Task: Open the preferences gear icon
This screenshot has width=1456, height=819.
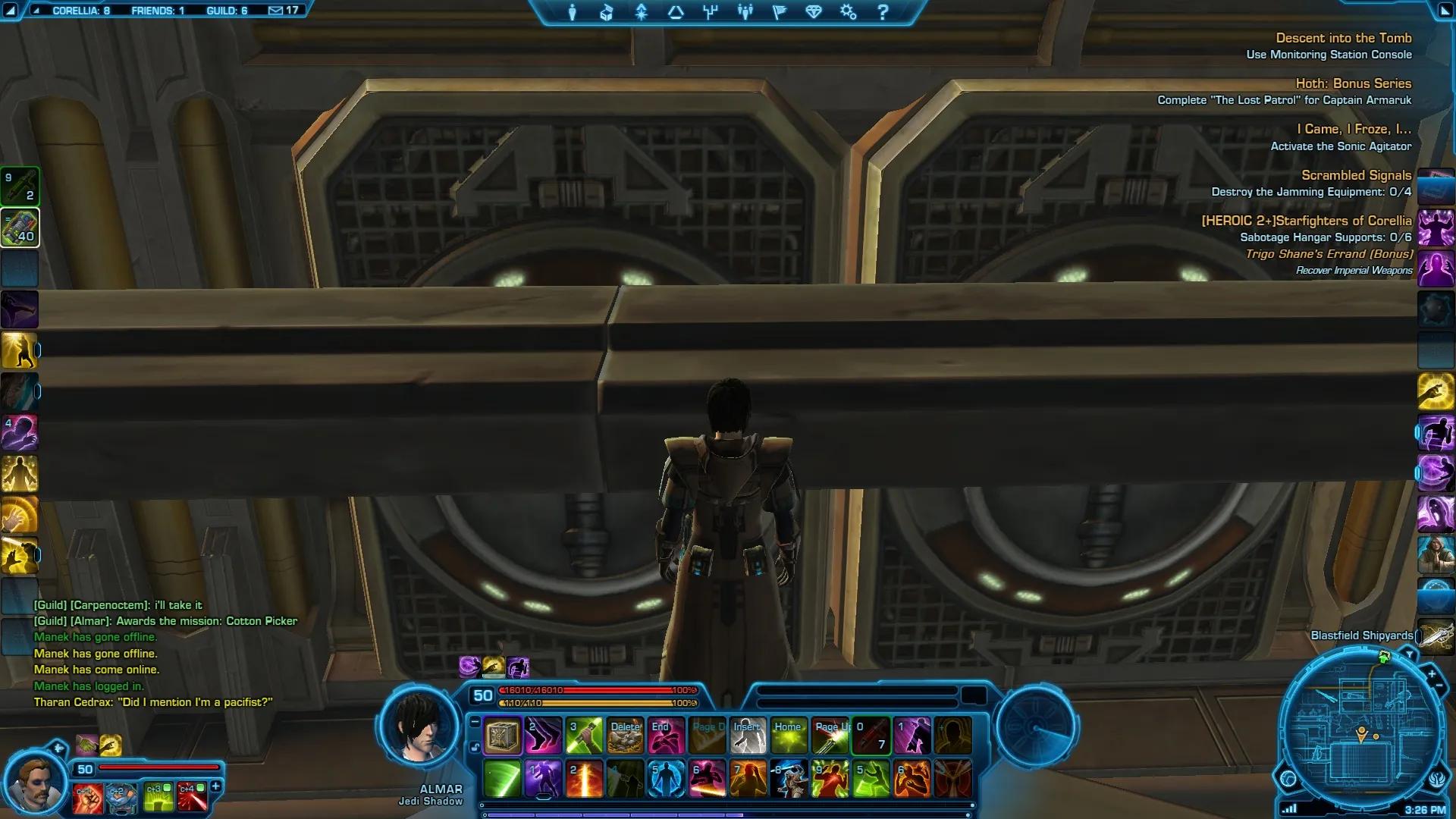Action: point(848,12)
